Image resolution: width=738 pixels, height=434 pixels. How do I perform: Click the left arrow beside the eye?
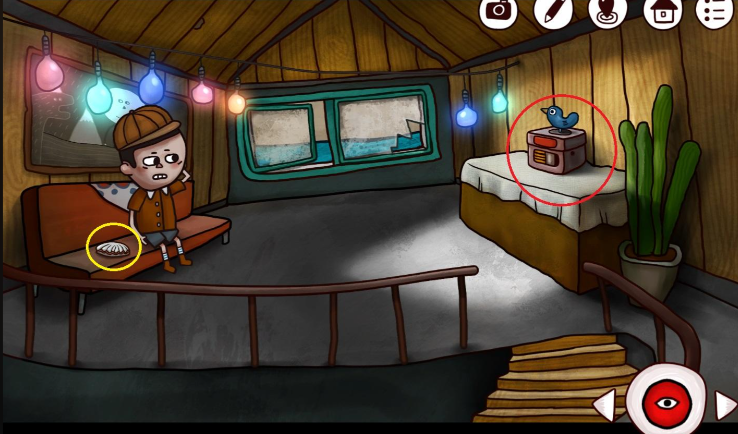click(x=604, y=406)
